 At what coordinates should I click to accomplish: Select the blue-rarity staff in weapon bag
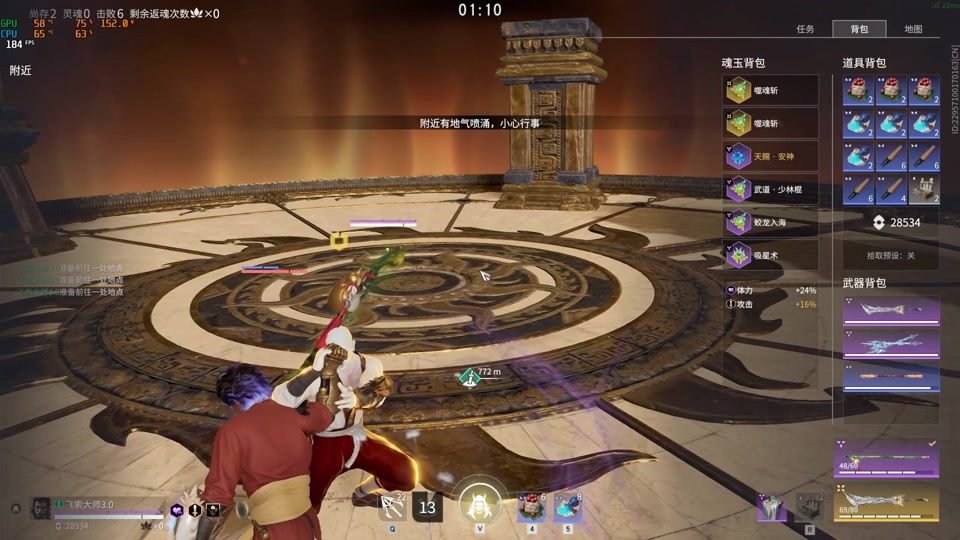[891, 377]
